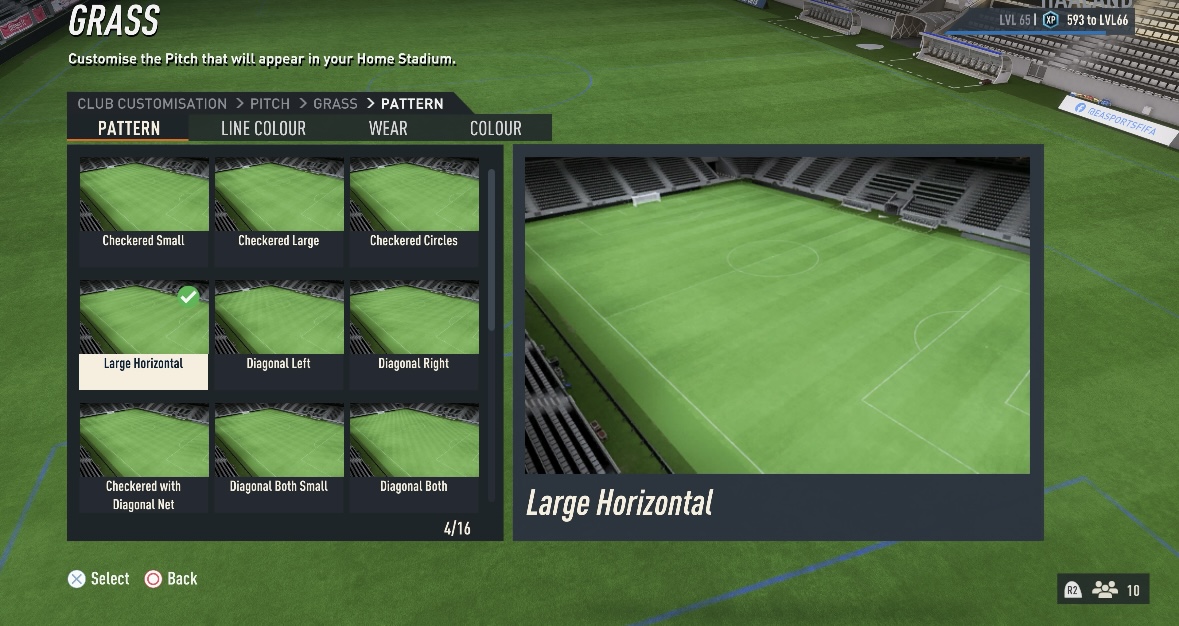Image resolution: width=1179 pixels, height=626 pixels.
Task: Switch to the Pattern tab
Action: [x=128, y=128]
